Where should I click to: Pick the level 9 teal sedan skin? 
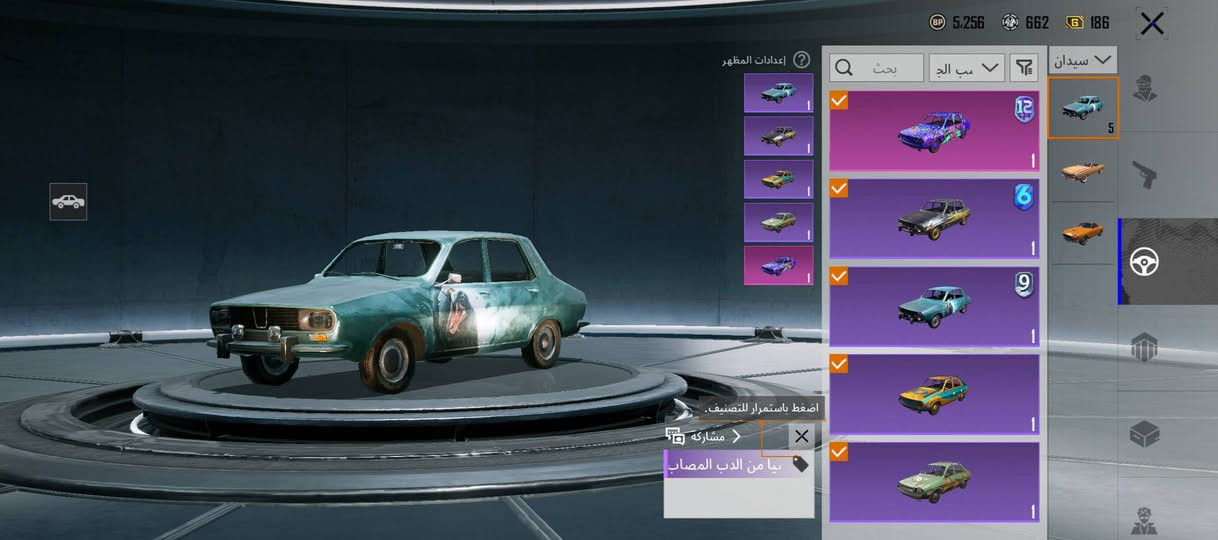(x=934, y=306)
